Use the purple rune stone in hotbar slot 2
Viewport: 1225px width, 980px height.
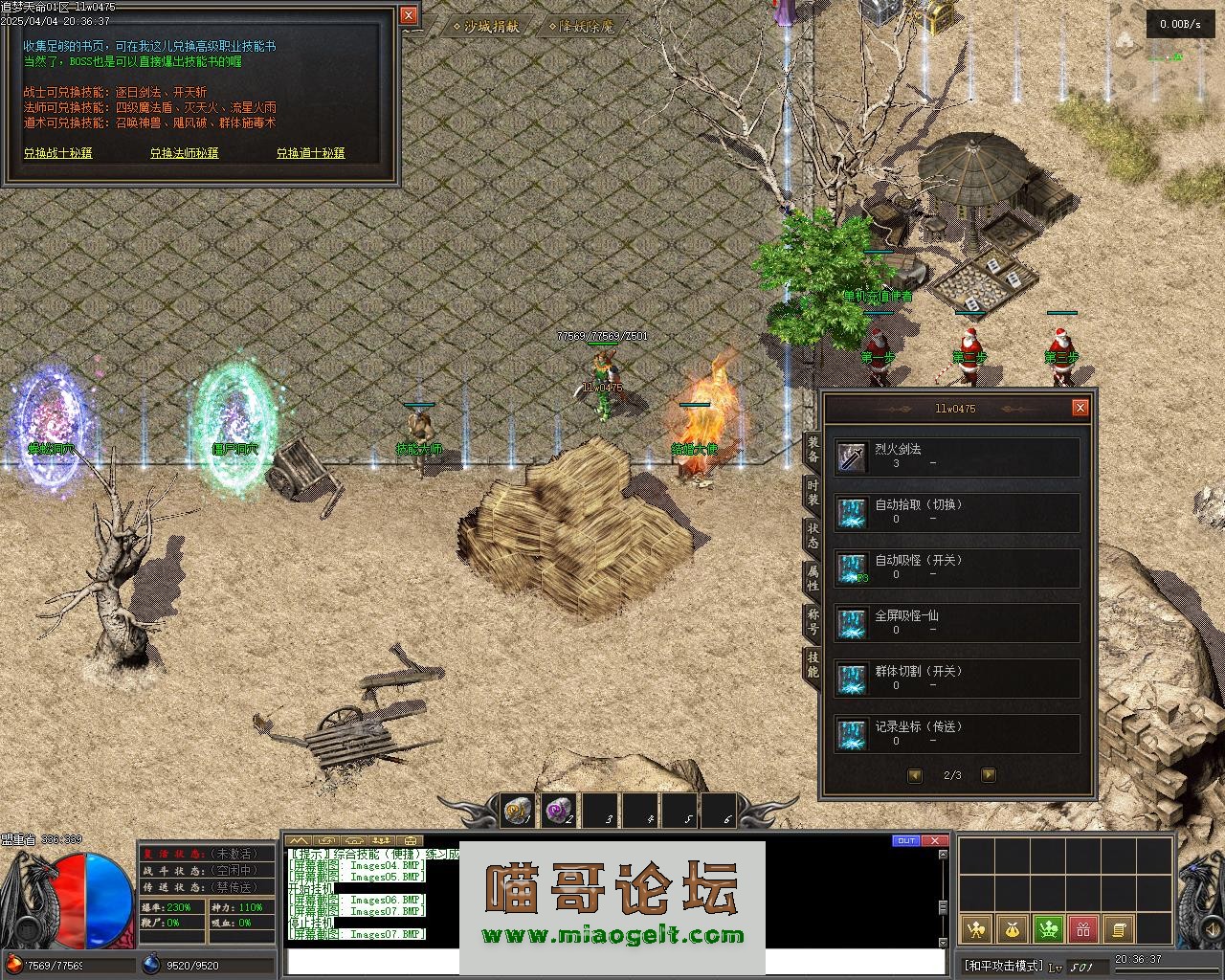(558, 812)
